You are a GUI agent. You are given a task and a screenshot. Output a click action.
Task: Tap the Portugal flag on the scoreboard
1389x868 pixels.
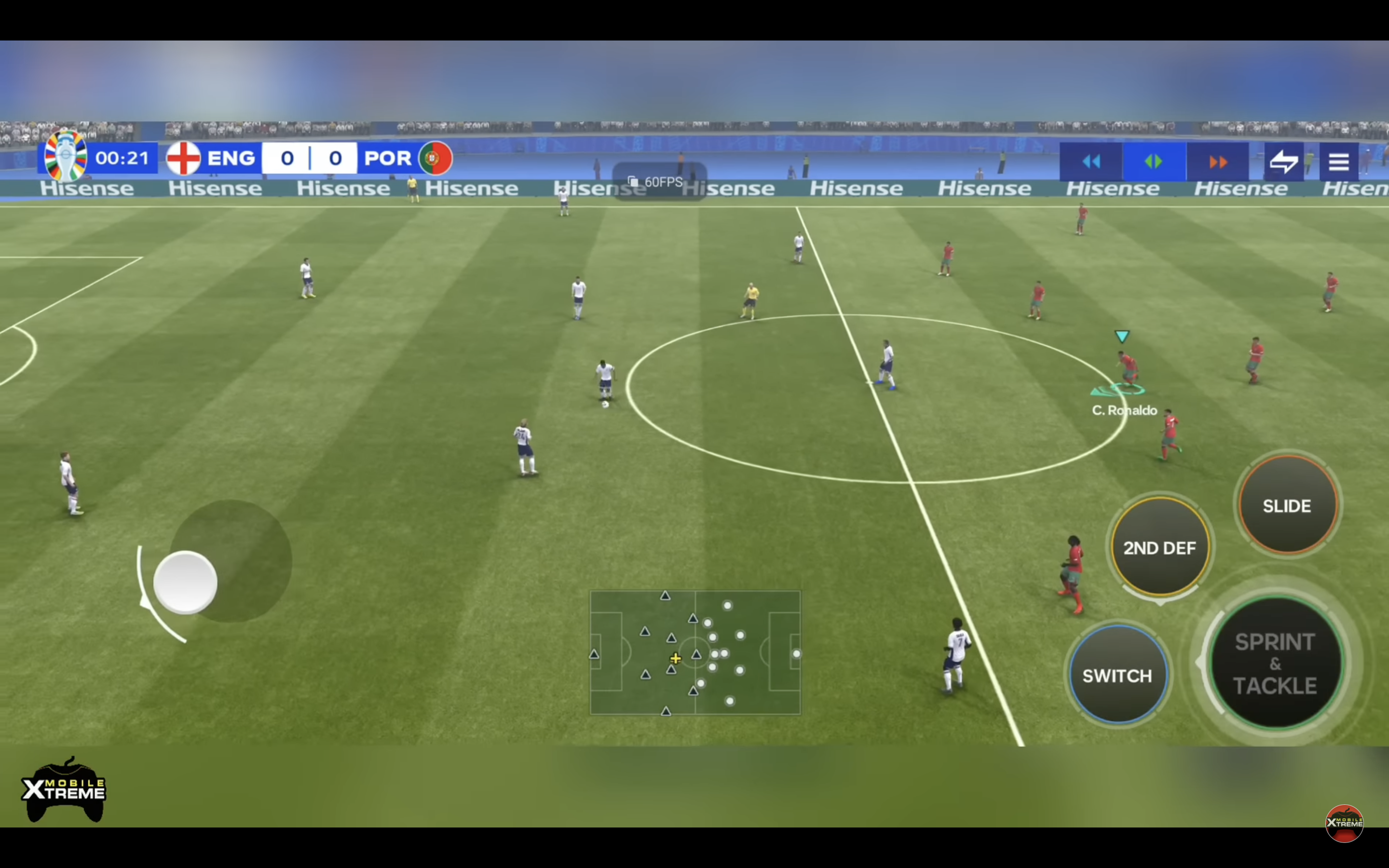(x=435, y=158)
